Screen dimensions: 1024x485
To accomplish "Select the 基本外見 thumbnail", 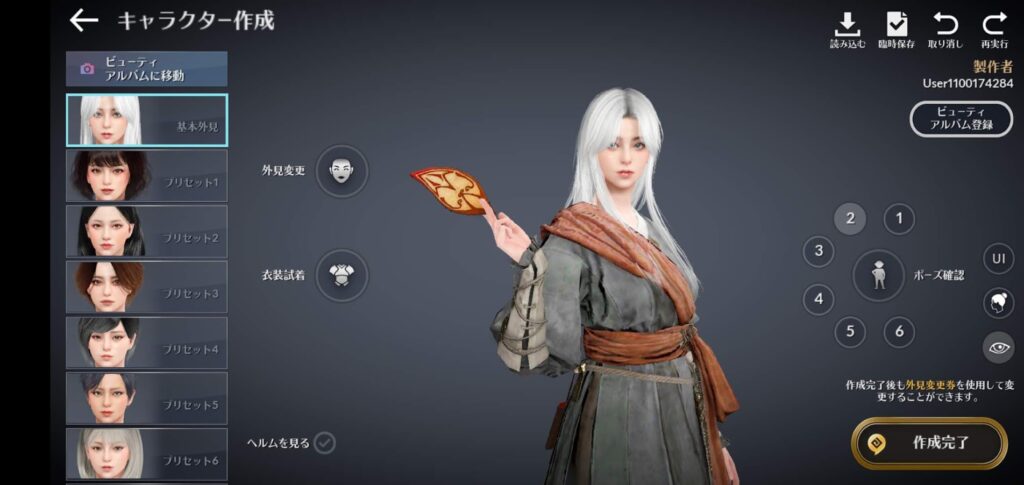I will [146, 120].
